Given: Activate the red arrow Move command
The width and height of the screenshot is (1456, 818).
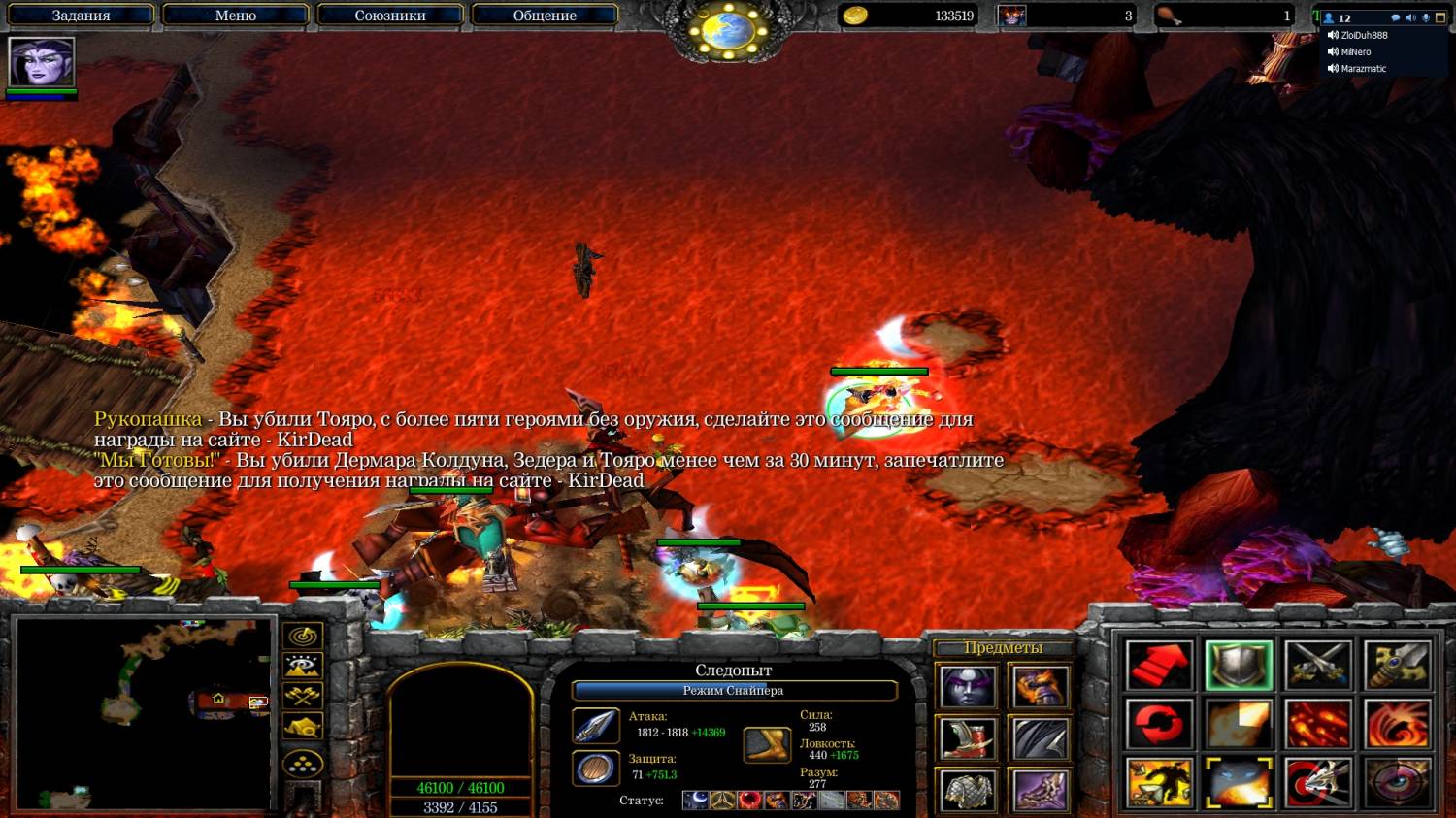Looking at the screenshot, I should (x=1159, y=666).
